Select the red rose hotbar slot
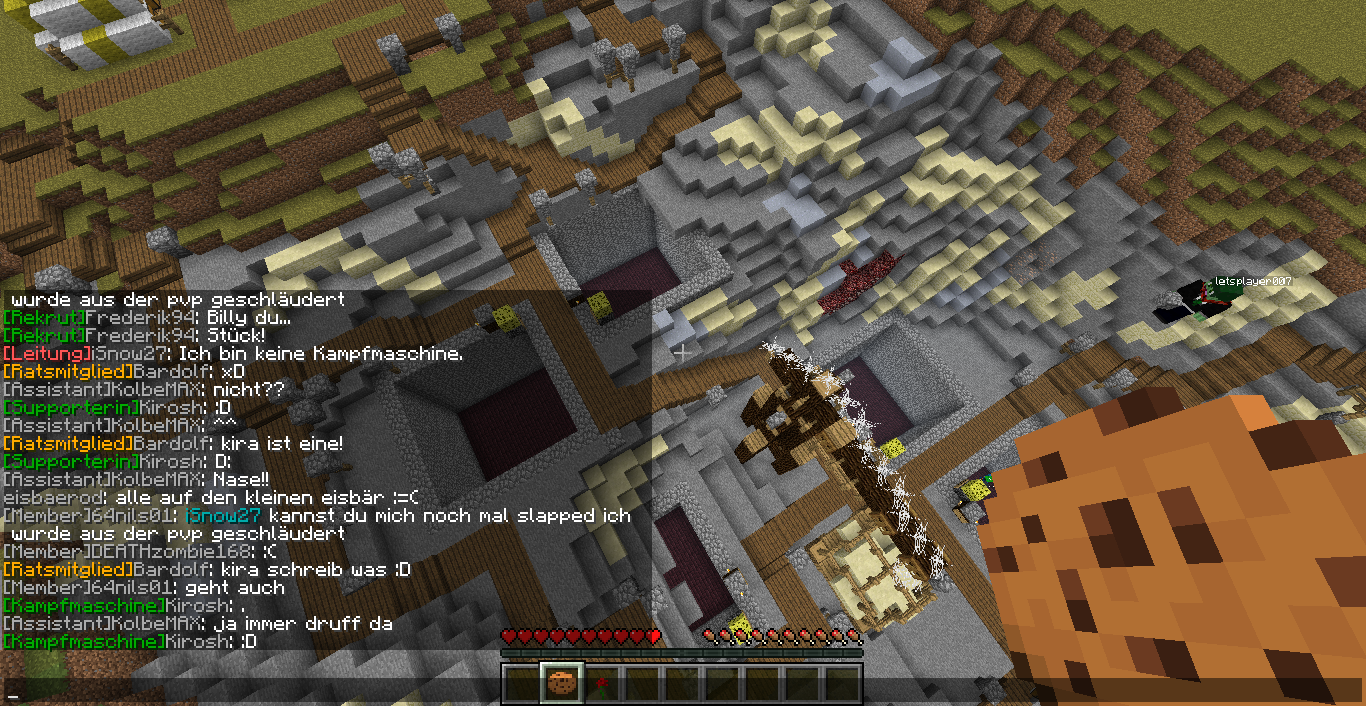The width and height of the screenshot is (1366, 706). pyautogui.click(x=603, y=685)
